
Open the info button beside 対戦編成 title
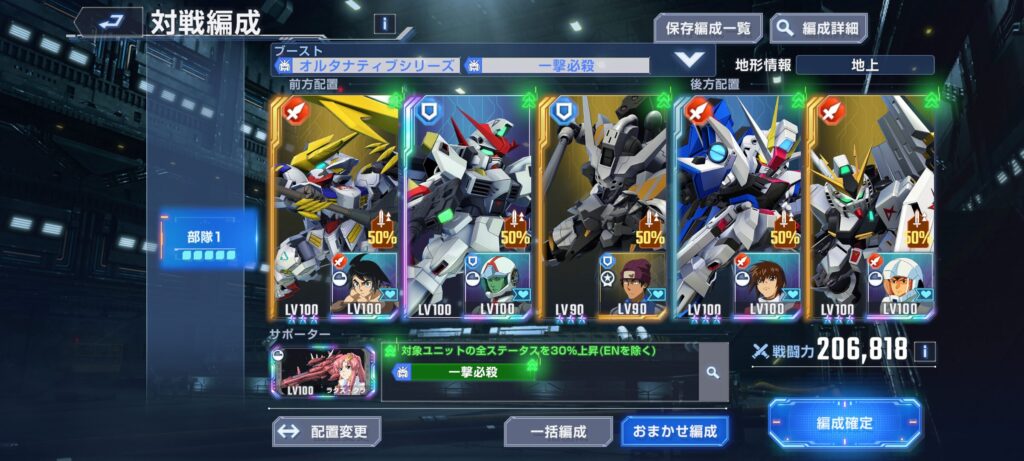click(x=384, y=24)
